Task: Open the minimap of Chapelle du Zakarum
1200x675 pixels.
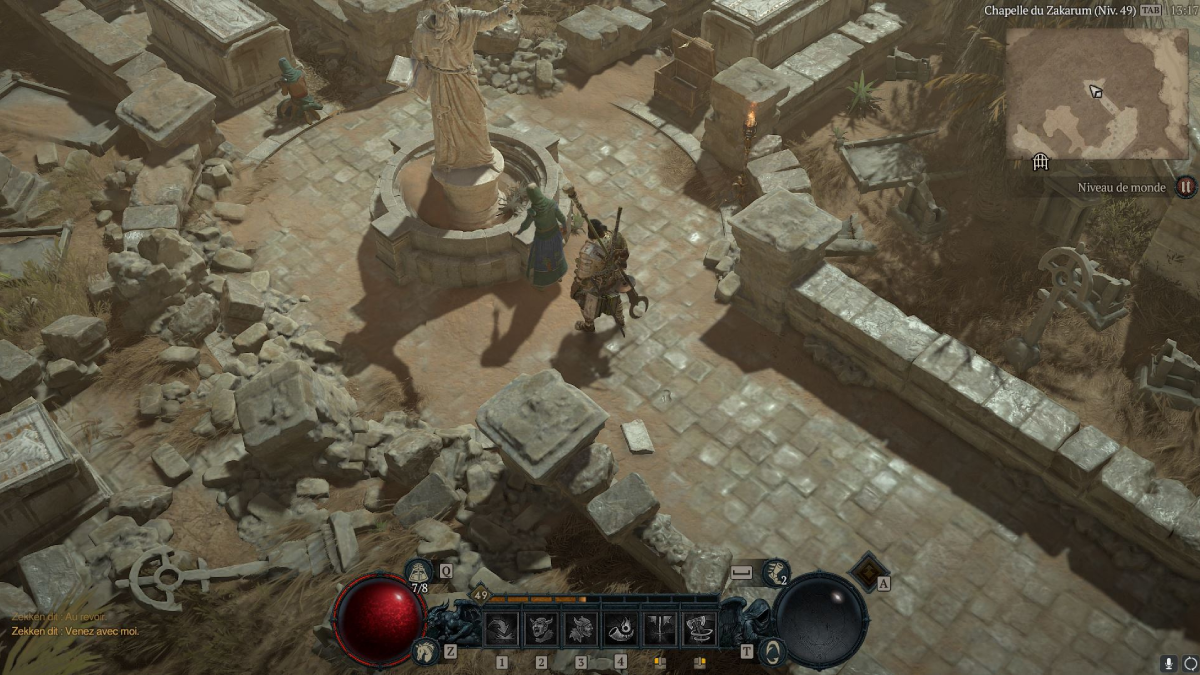Action: pos(1096,93)
